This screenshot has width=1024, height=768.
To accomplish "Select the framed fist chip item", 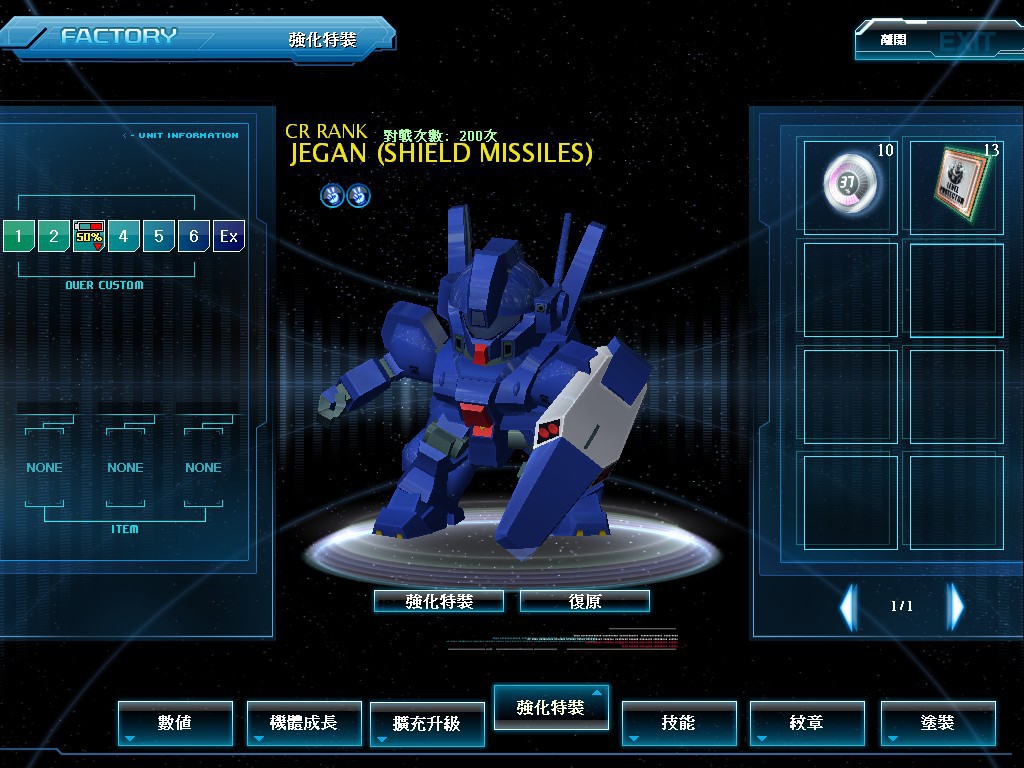I will tap(955, 186).
